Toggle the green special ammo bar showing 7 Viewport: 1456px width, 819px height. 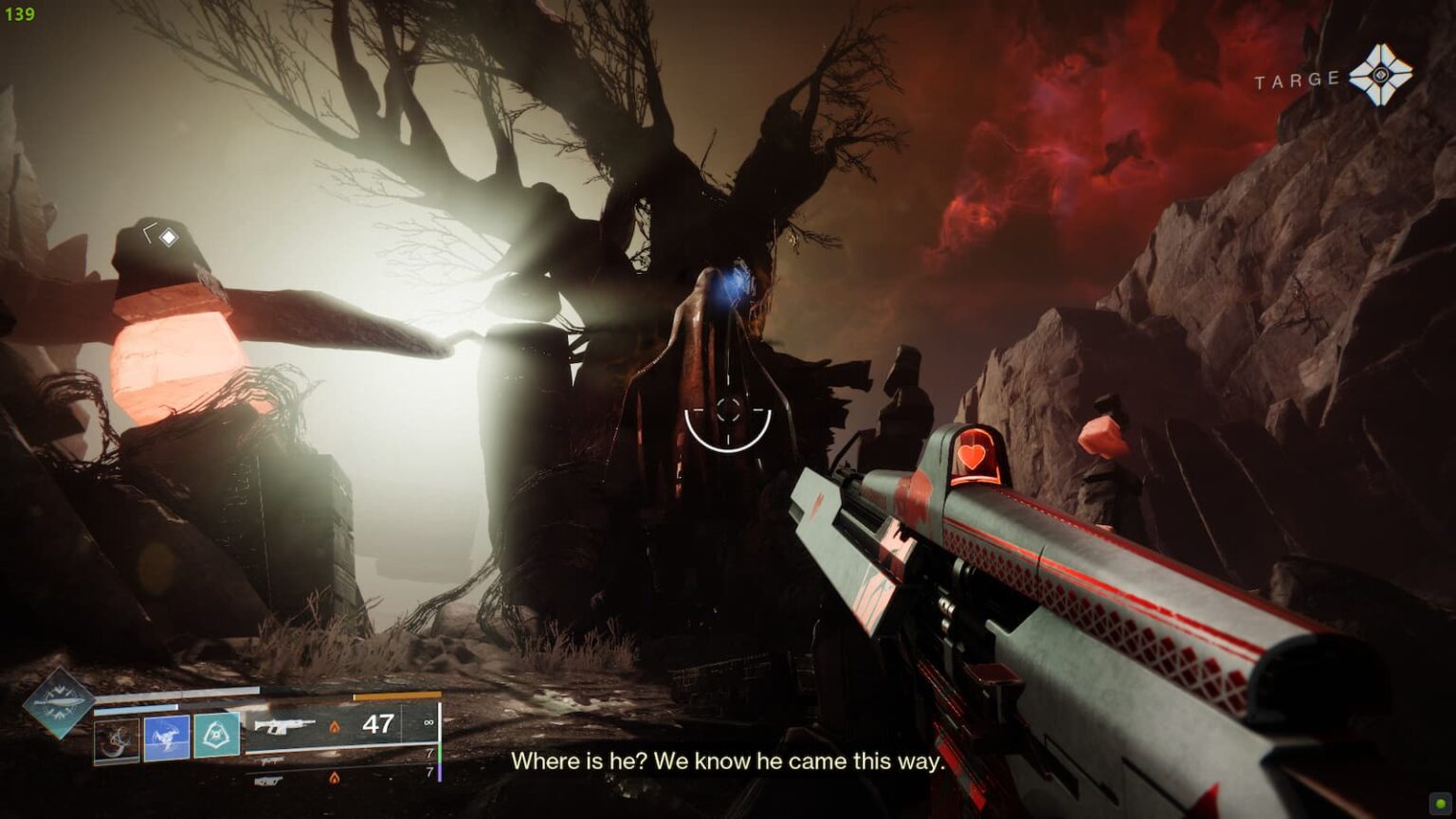(x=439, y=753)
